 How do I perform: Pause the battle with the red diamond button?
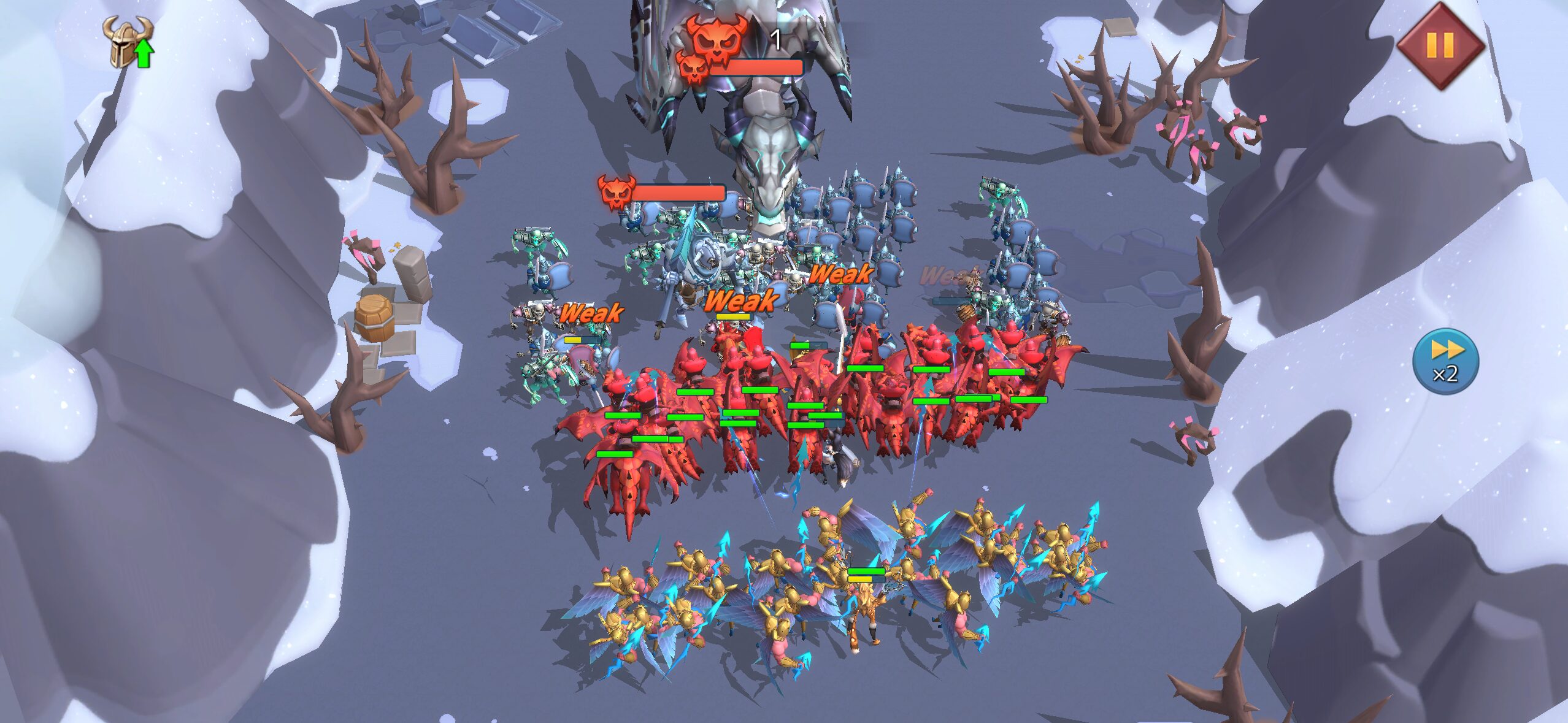(1440, 45)
